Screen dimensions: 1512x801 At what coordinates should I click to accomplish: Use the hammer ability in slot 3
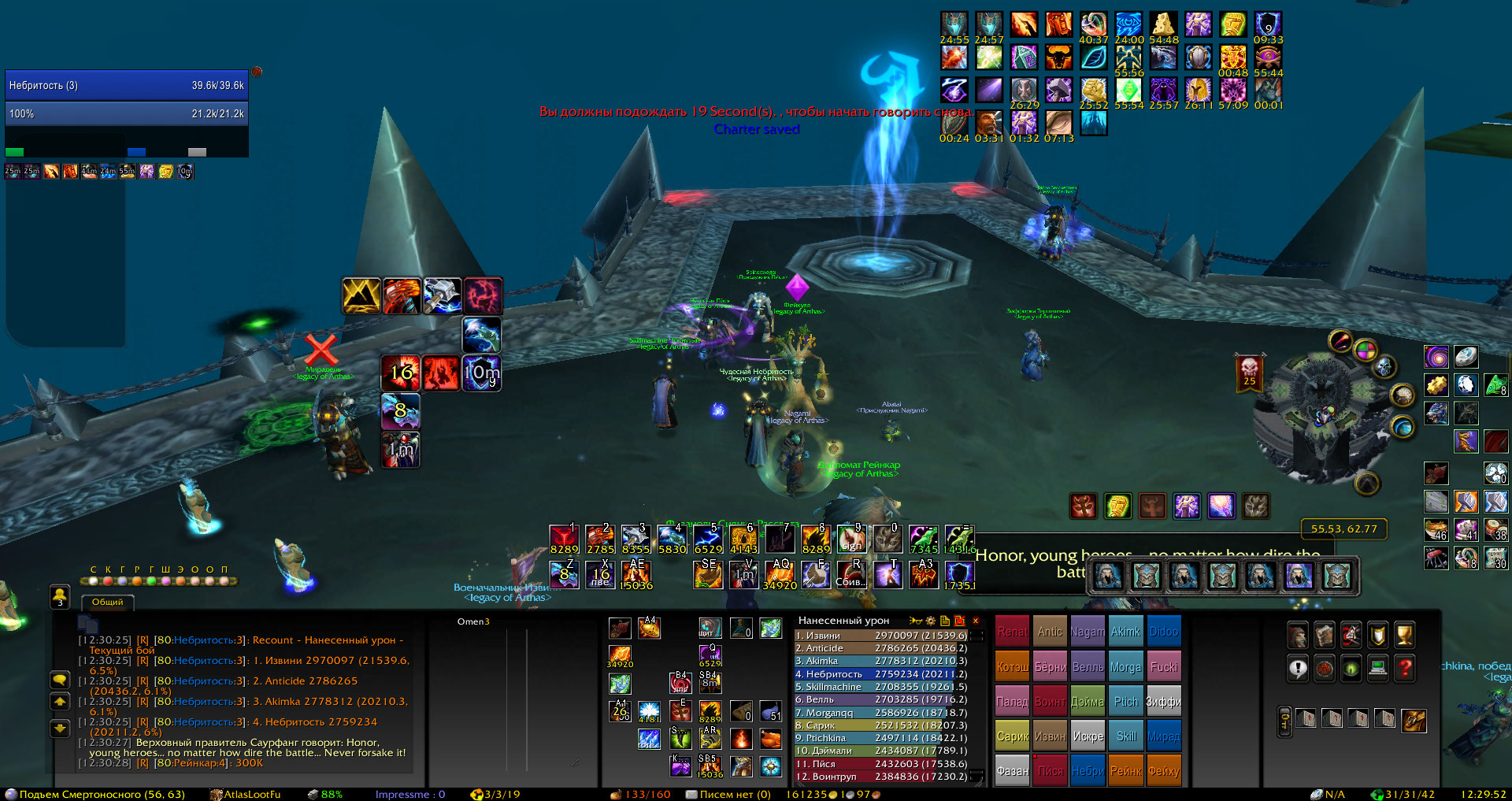point(636,540)
